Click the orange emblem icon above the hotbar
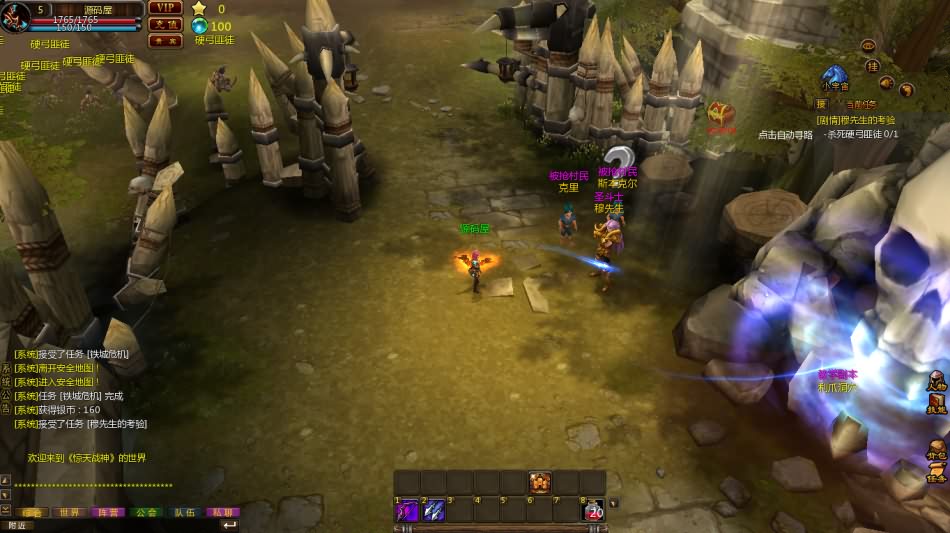Viewport: 950px width, 533px height. coord(540,482)
